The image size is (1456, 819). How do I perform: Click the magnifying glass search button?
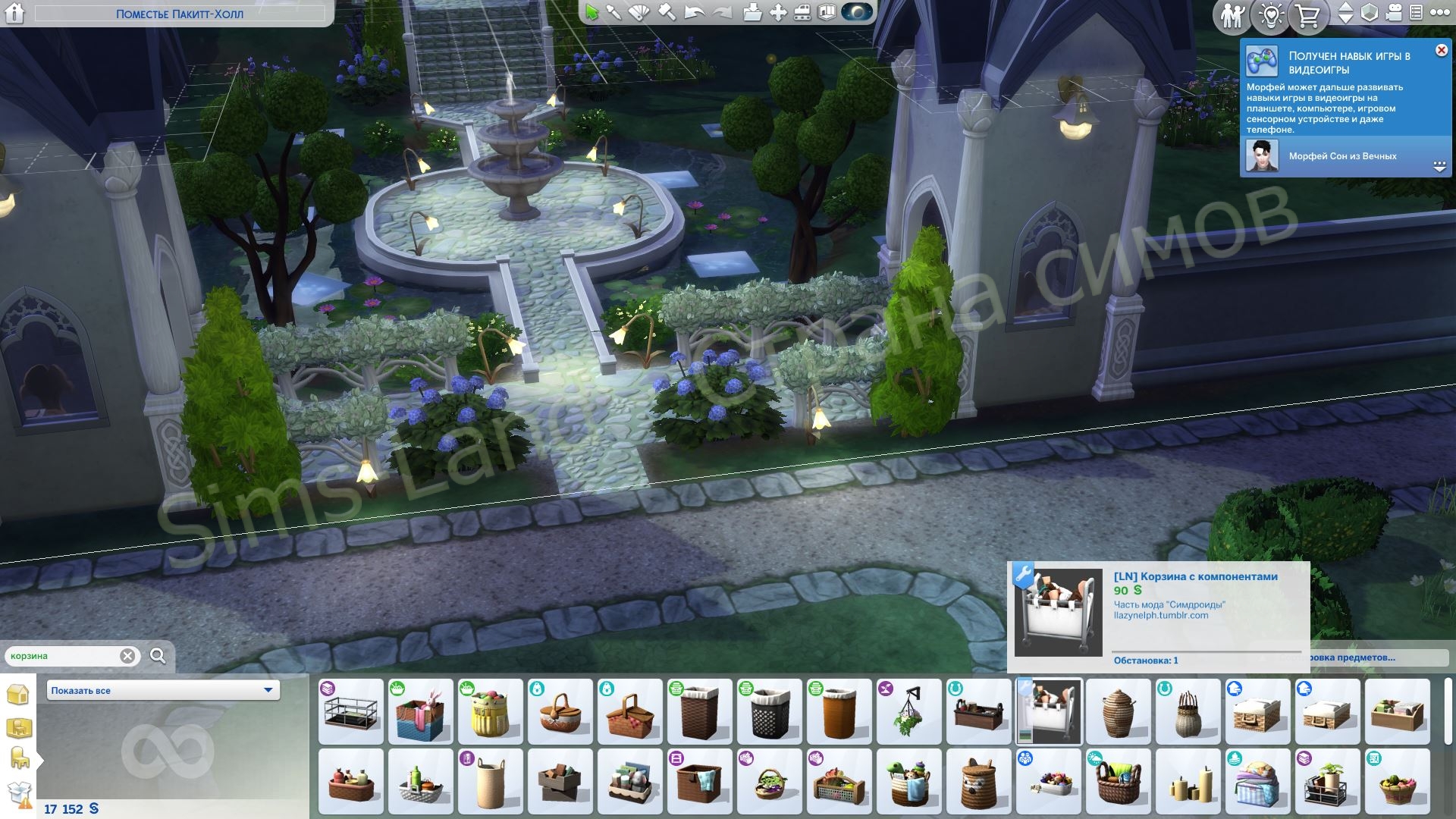pyautogui.click(x=158, y=656)
